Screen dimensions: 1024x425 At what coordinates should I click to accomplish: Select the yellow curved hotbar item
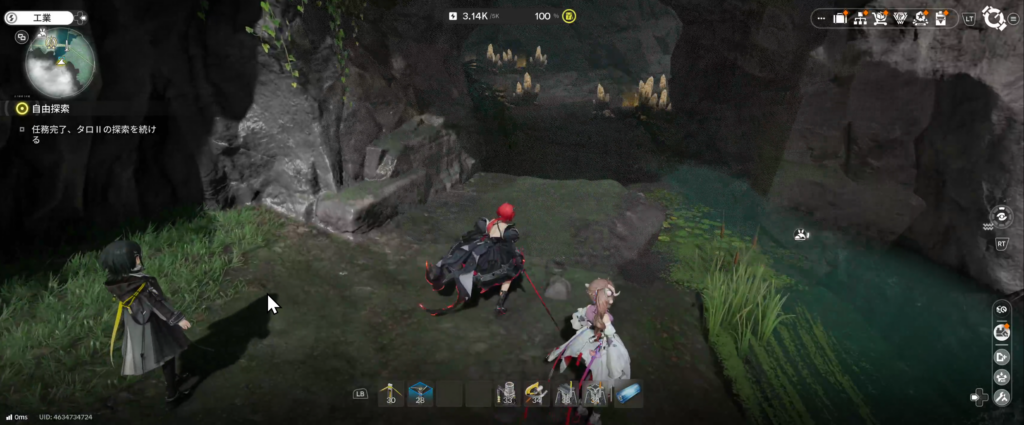[x=535, y=394]
